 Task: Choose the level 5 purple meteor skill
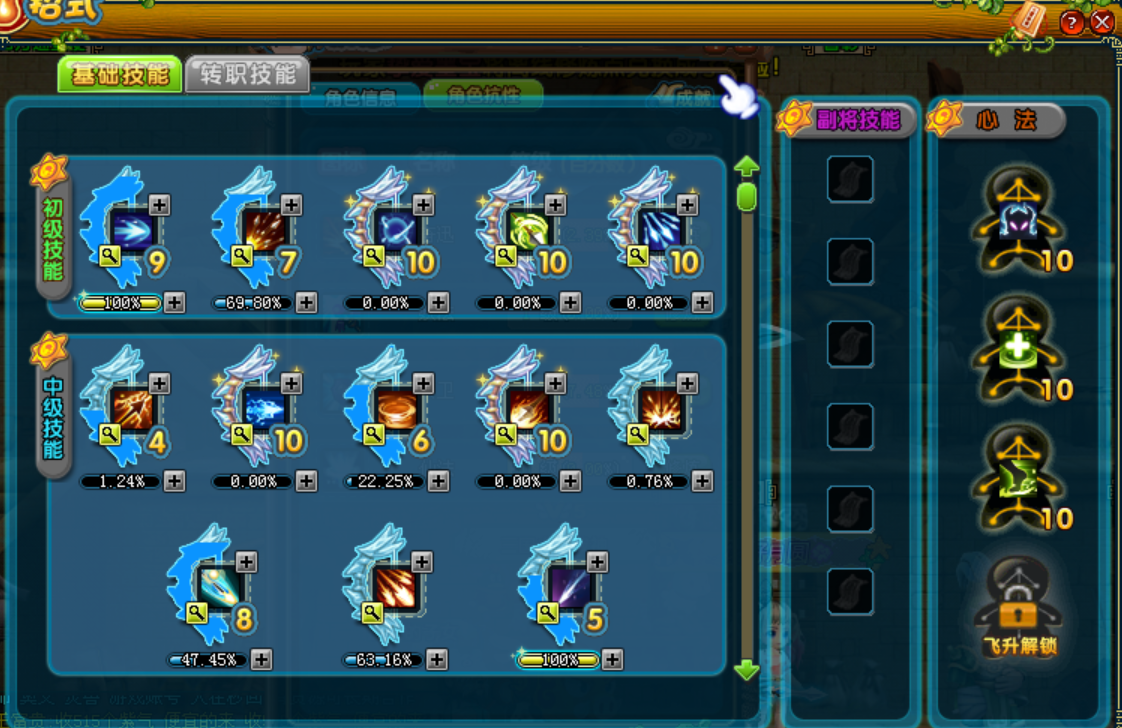click(x=569, y=588)
